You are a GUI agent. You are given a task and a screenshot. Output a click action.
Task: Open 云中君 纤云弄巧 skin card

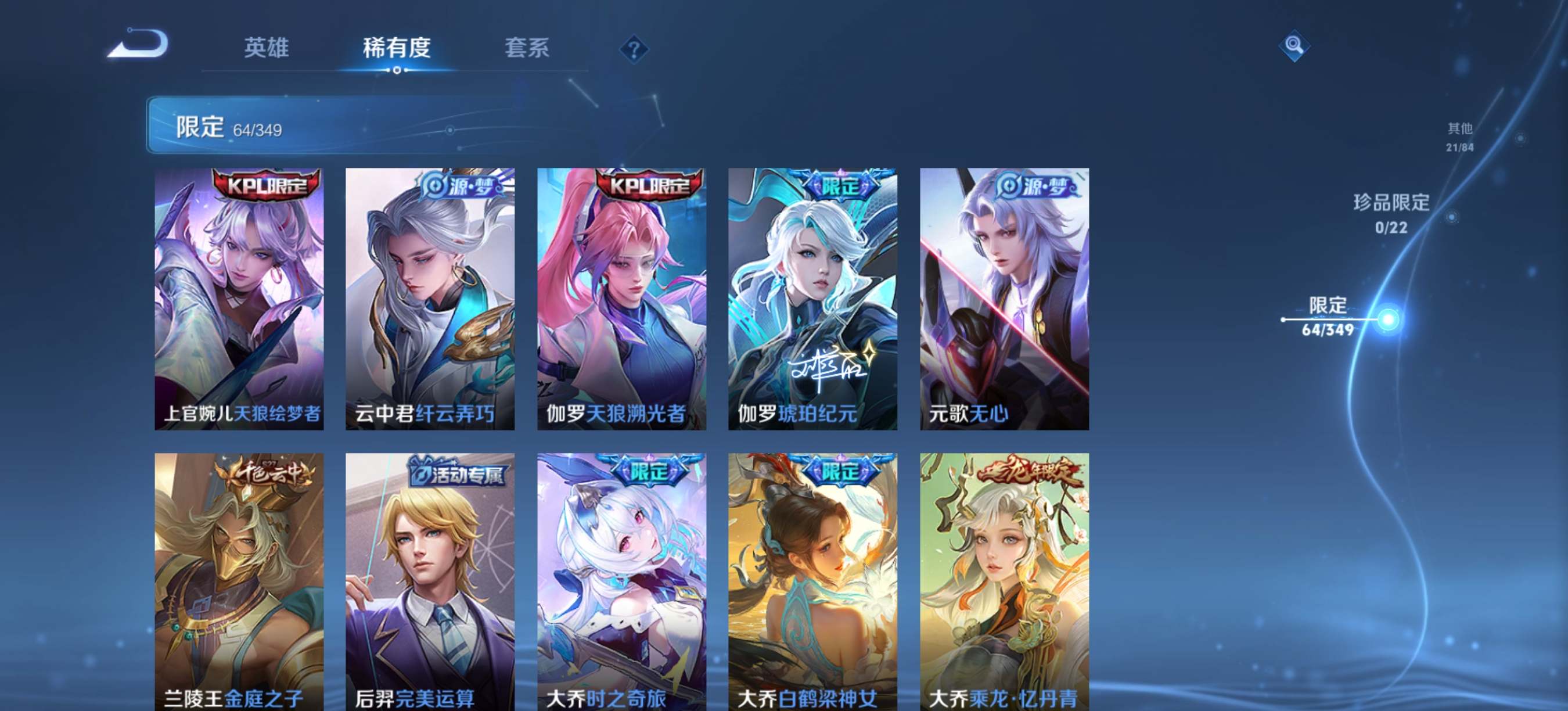pos(430,299)
